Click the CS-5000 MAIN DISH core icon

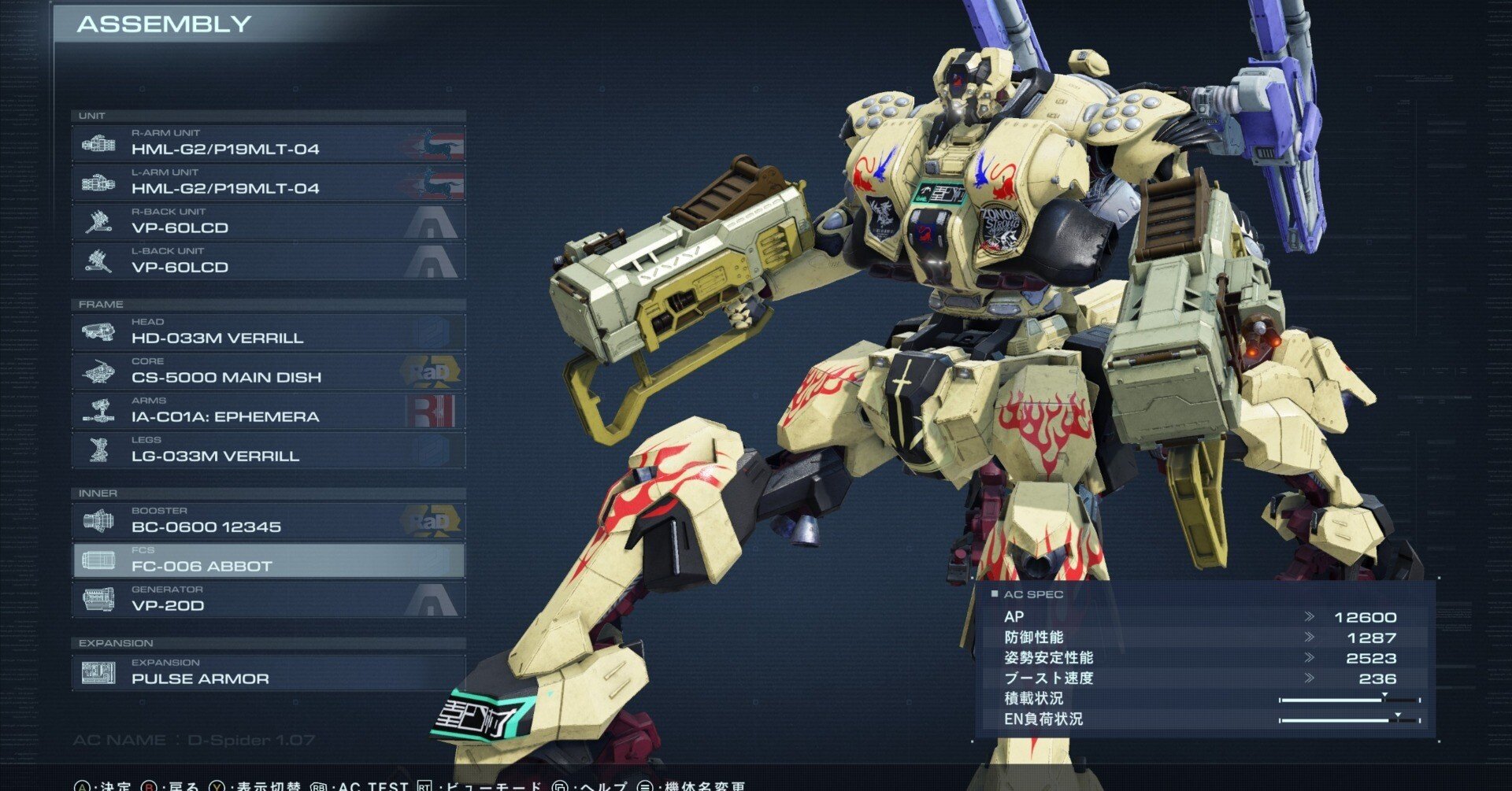[x=98, y=371]
